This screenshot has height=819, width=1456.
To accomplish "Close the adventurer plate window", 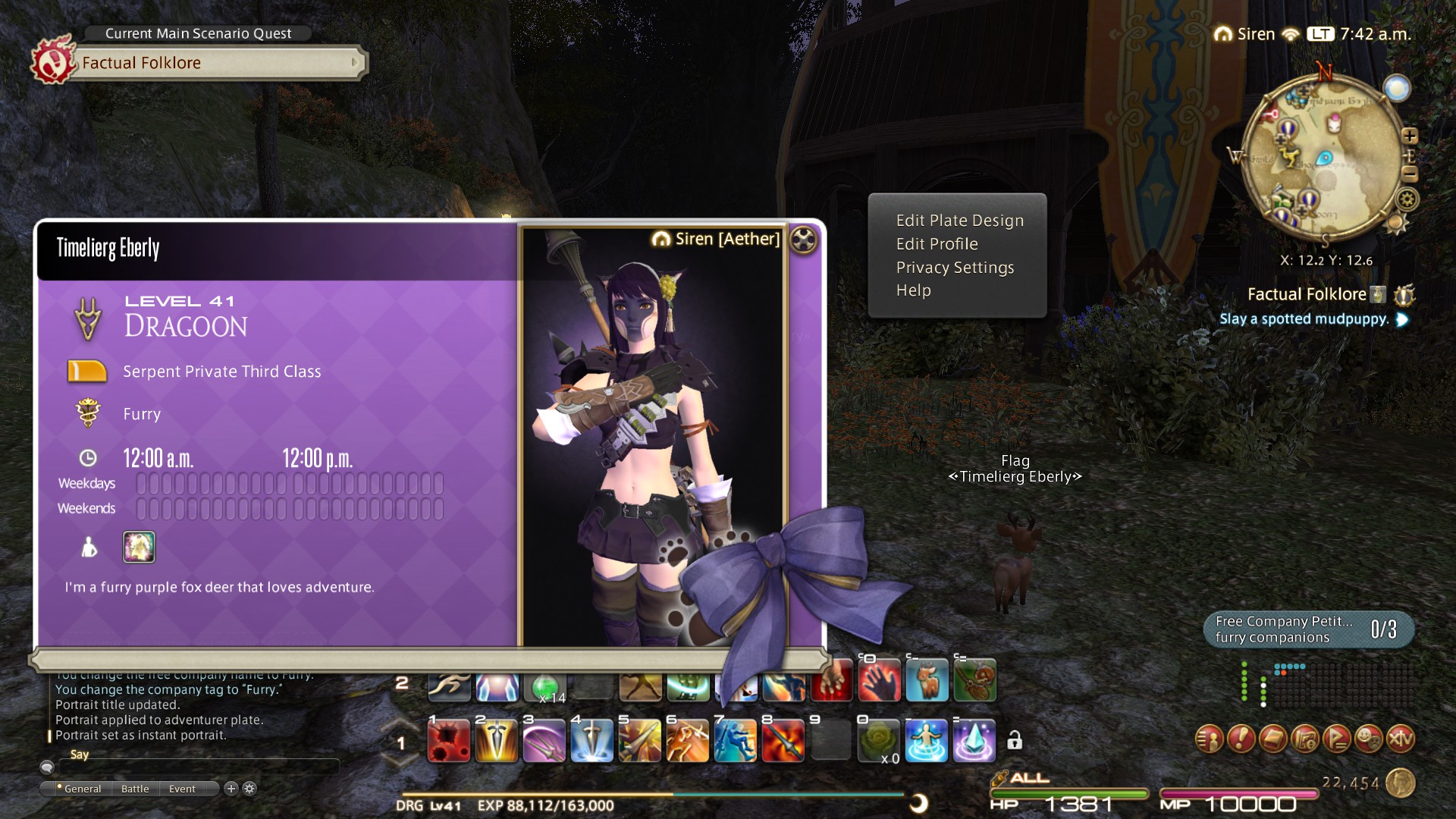I will 803,240.
